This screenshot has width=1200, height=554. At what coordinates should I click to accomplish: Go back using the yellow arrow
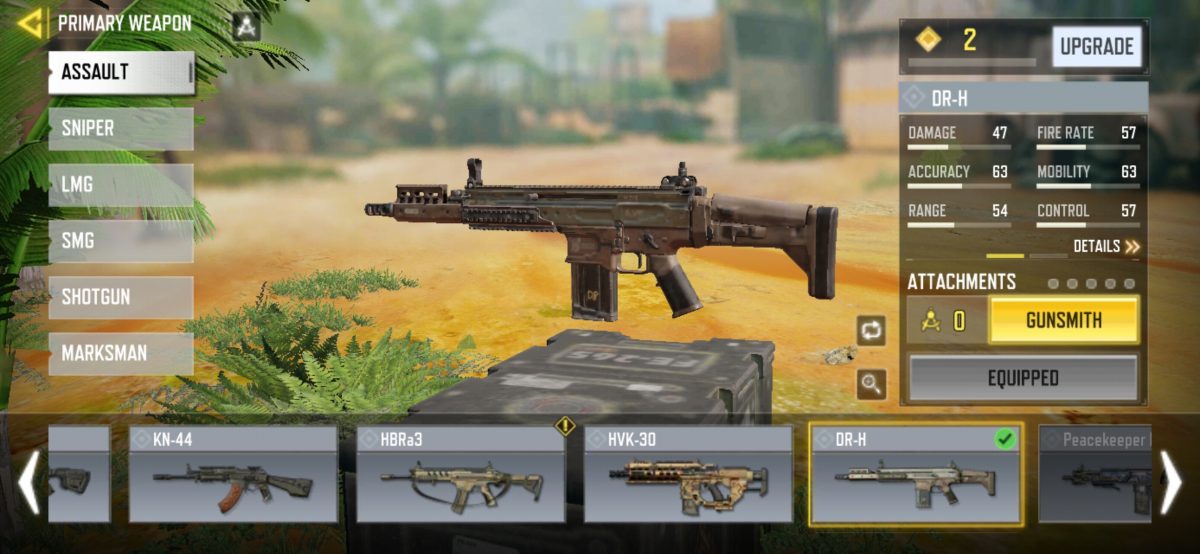coord(30,23)
